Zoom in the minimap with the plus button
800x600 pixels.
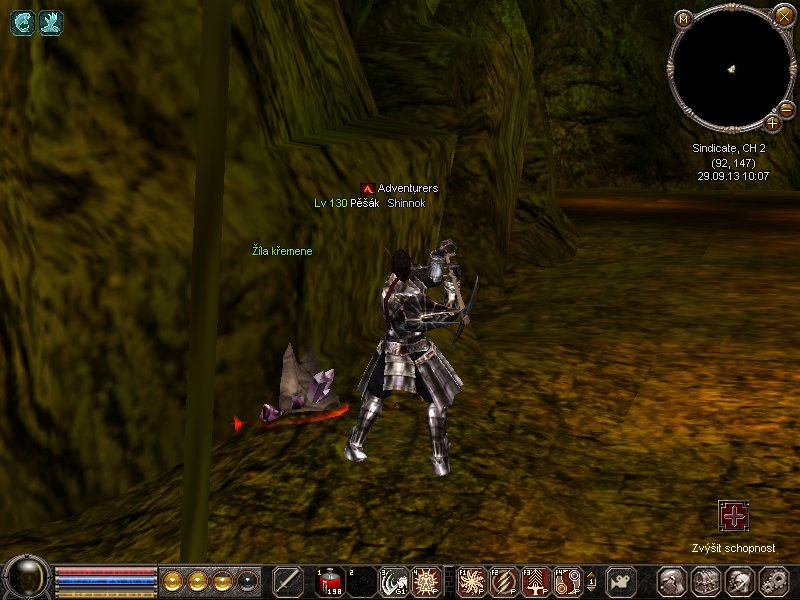point(773,123)
